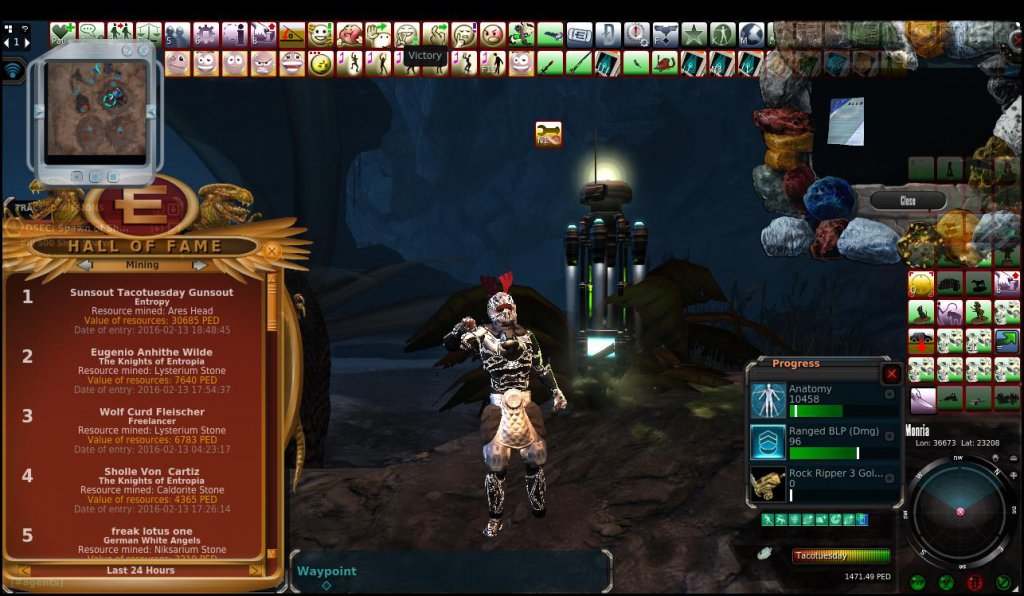Click the Waypoint chat text
Viewport: 1024px width, 596px height.
coord(327,572)
